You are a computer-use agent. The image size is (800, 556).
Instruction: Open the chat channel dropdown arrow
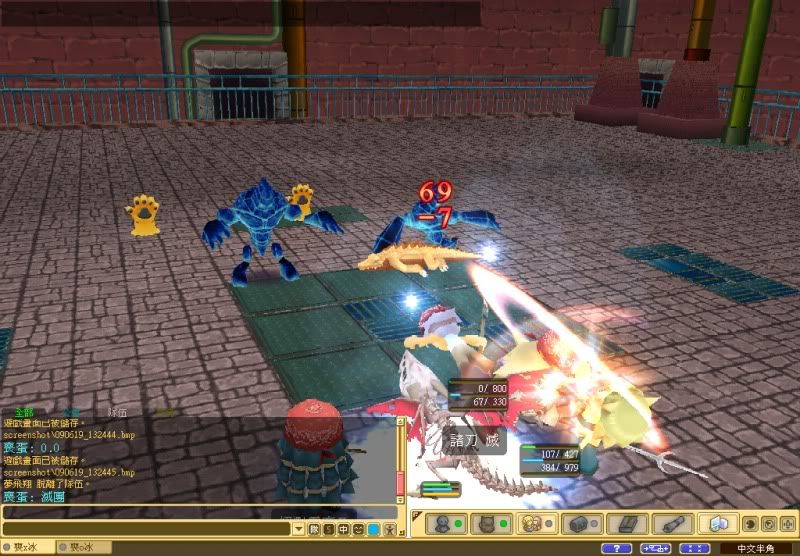click(299, 528)
